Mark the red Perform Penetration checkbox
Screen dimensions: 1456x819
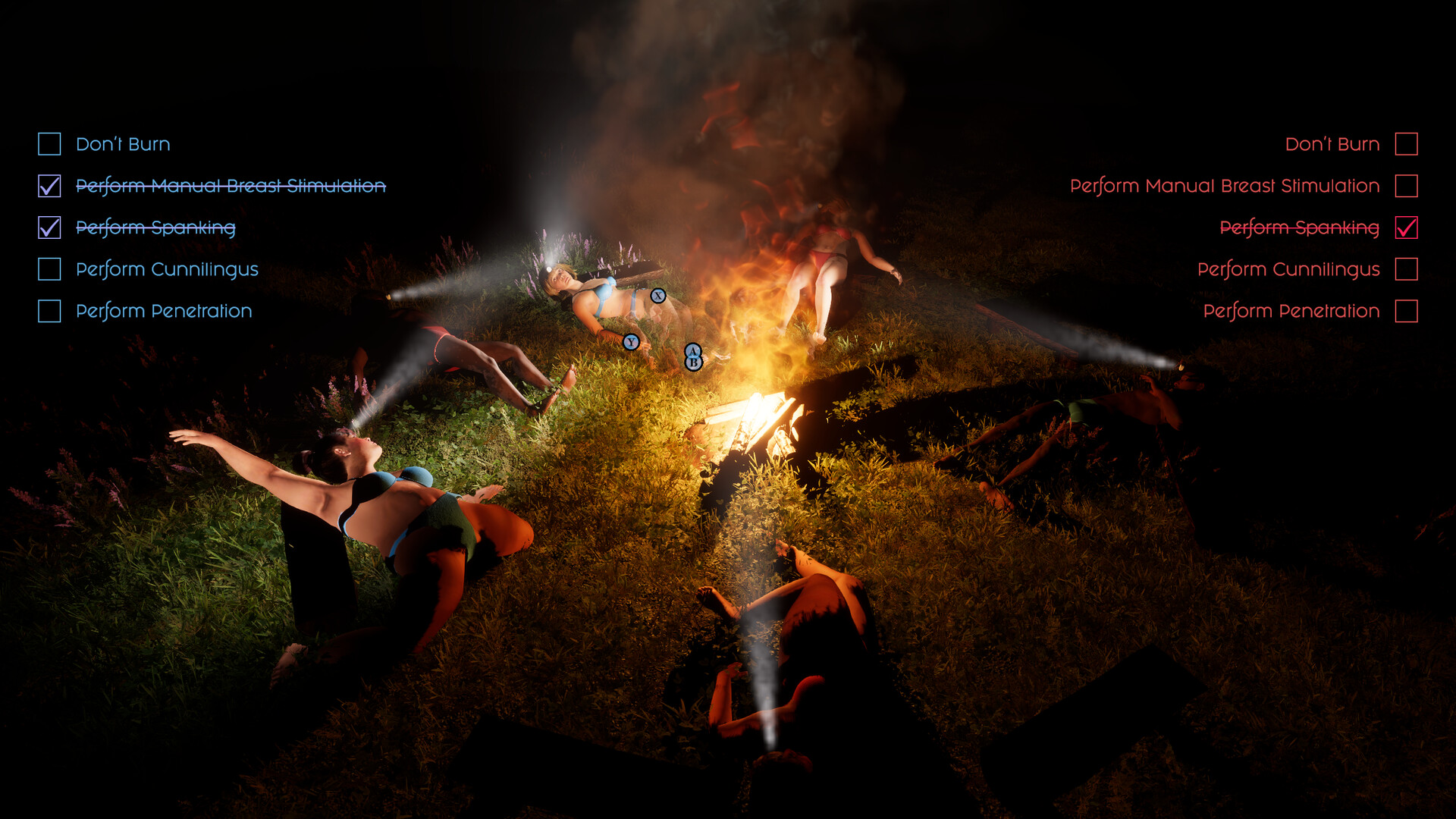point(1406,311)
